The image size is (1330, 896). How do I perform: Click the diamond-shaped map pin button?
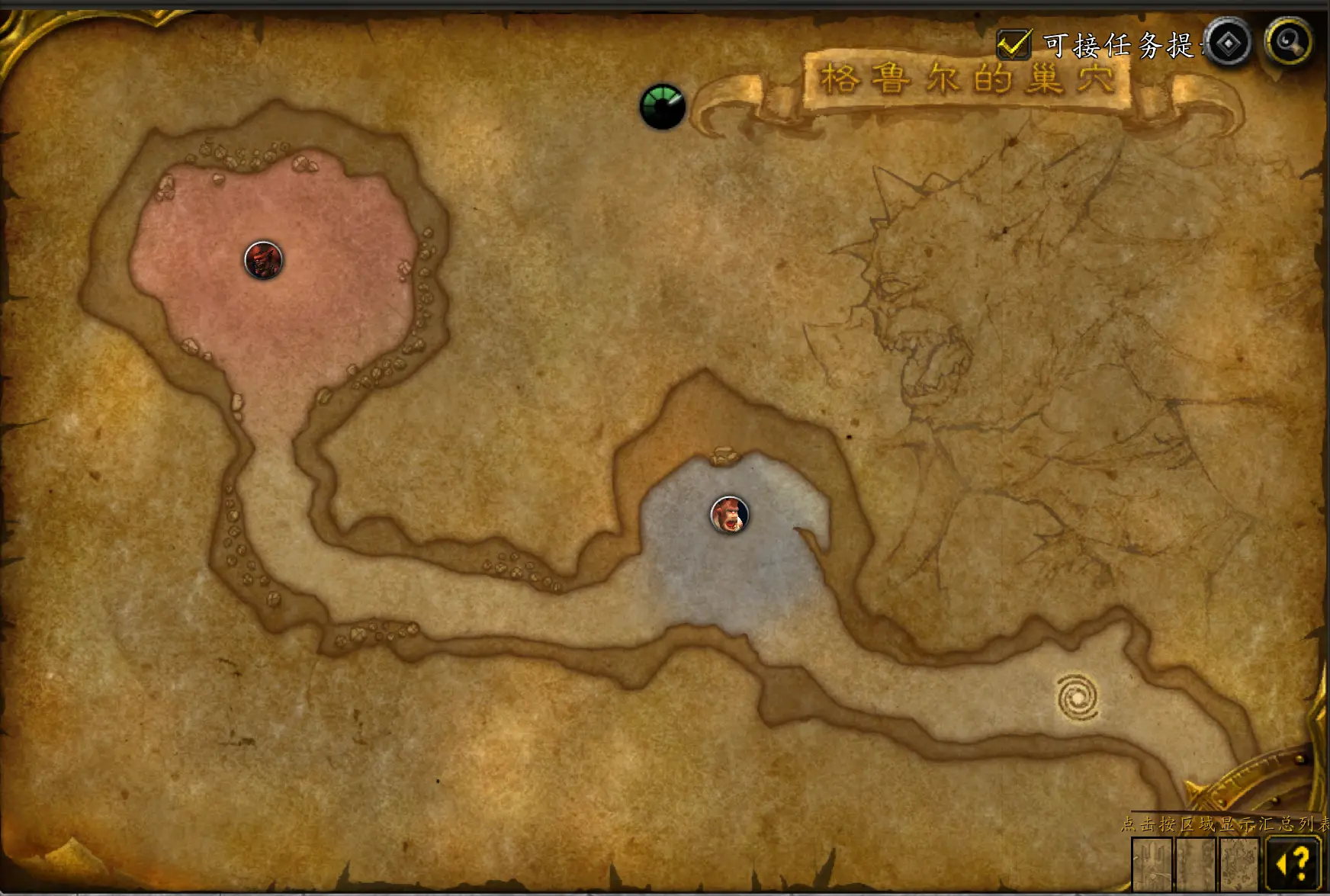pos(1228,43)
